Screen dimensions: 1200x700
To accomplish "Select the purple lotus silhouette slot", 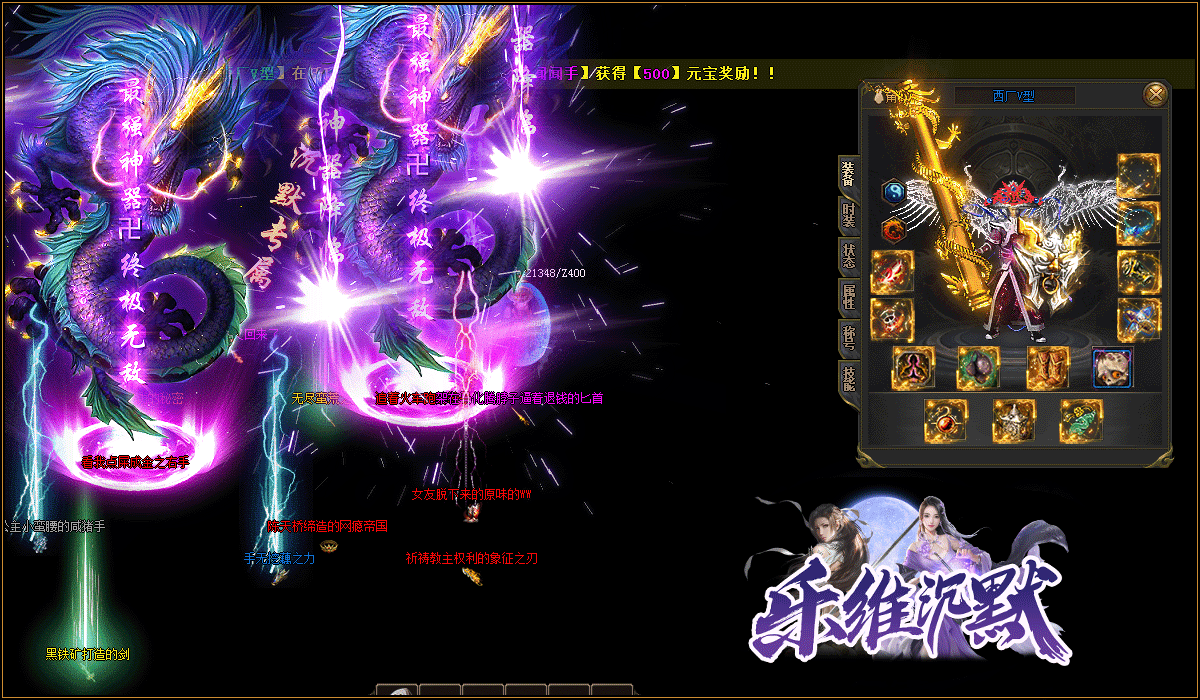I will coord(913,367).
